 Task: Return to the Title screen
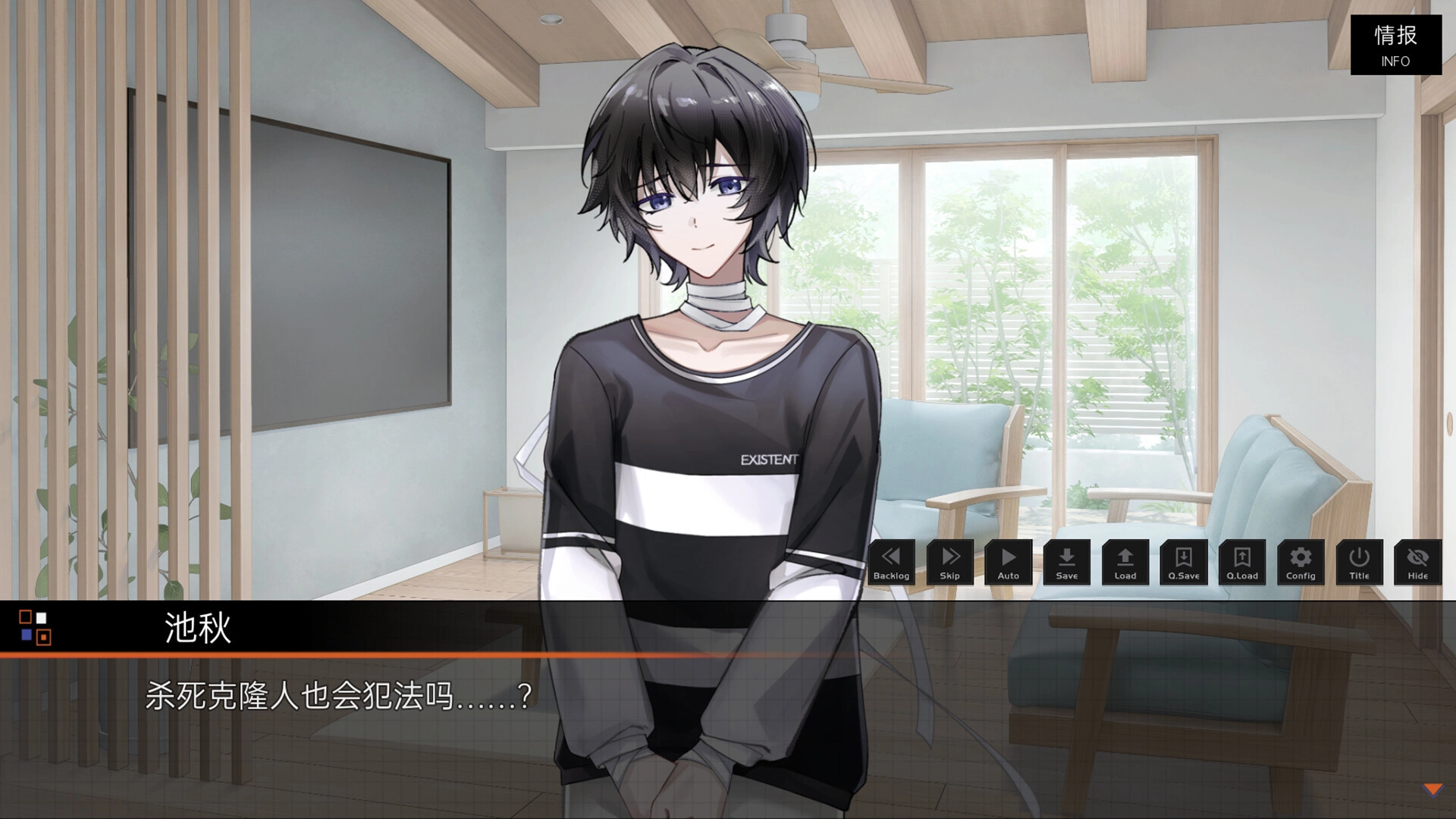tap(1359, 563)
